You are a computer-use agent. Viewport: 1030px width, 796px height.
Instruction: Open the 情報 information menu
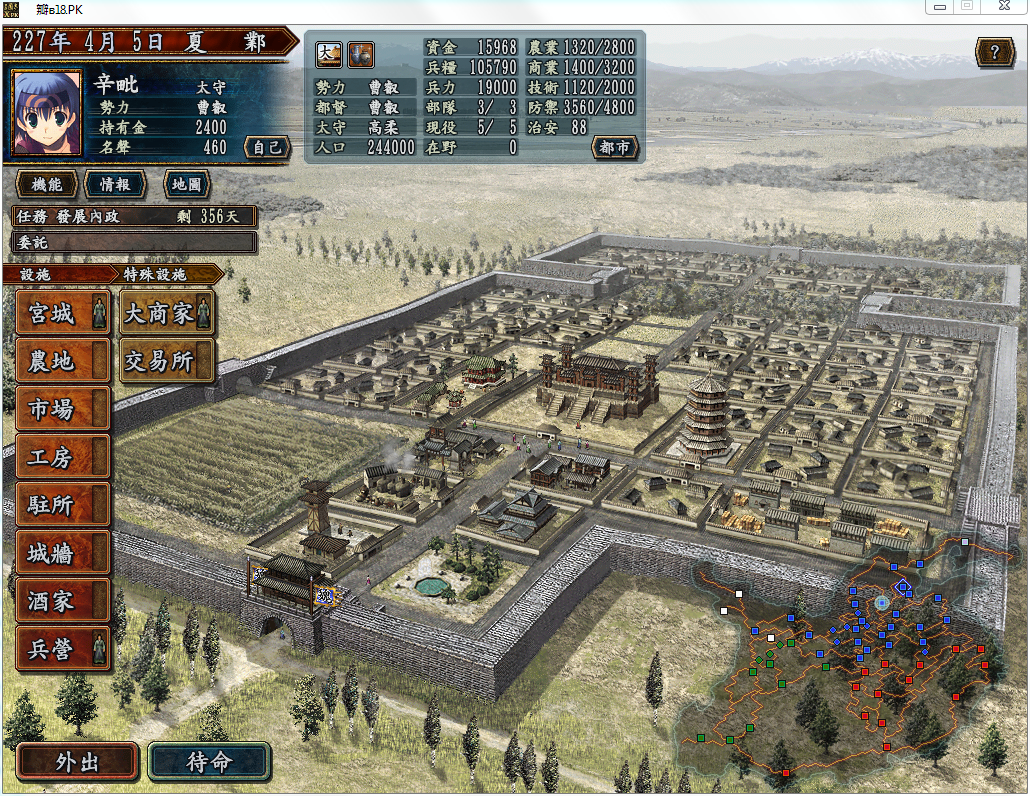click(114, 185)
